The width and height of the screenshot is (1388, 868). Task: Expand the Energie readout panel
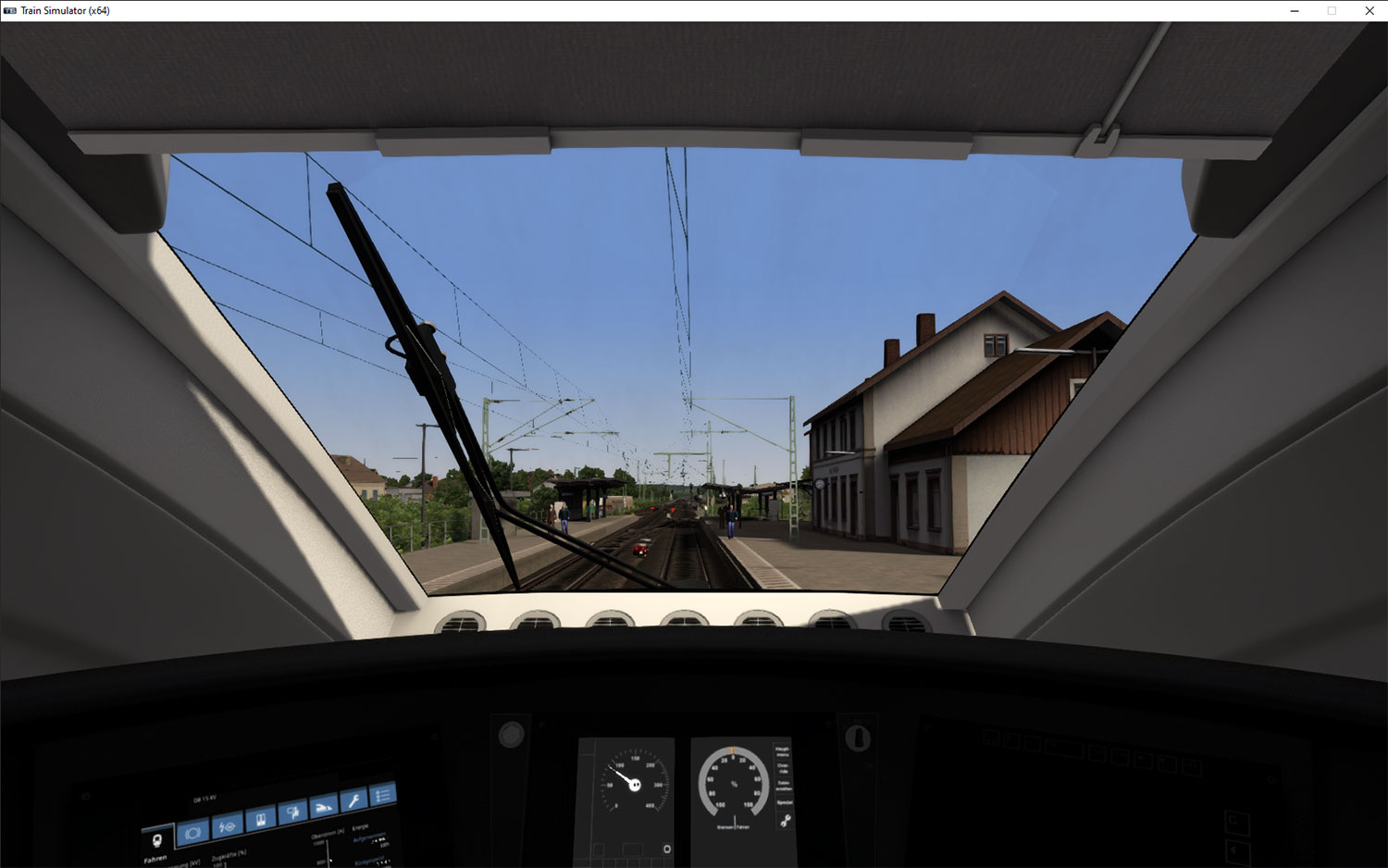coord(361,829)
